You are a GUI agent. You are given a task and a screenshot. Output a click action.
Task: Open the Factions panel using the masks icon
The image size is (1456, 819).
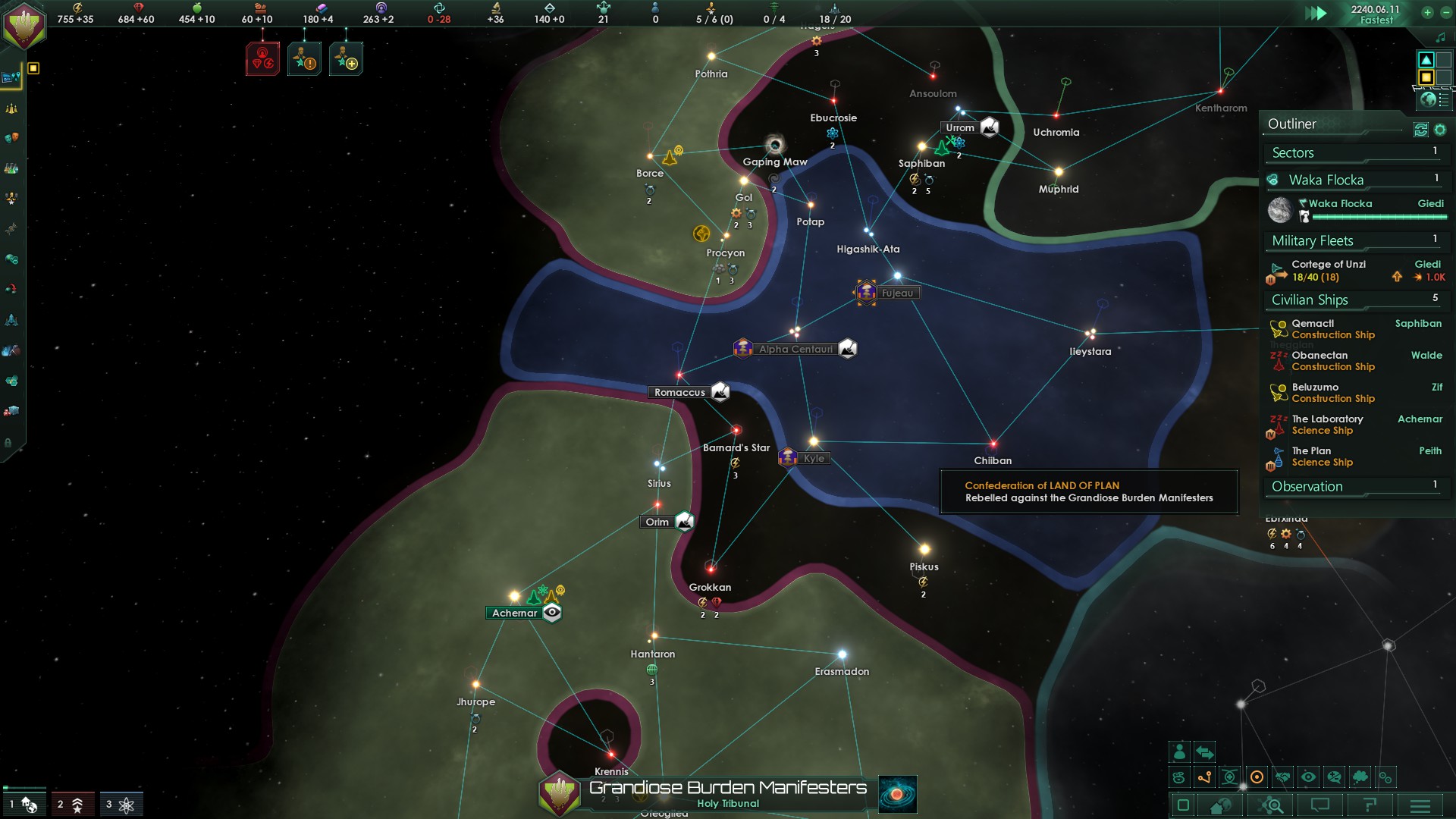click(x=12, y=137)
